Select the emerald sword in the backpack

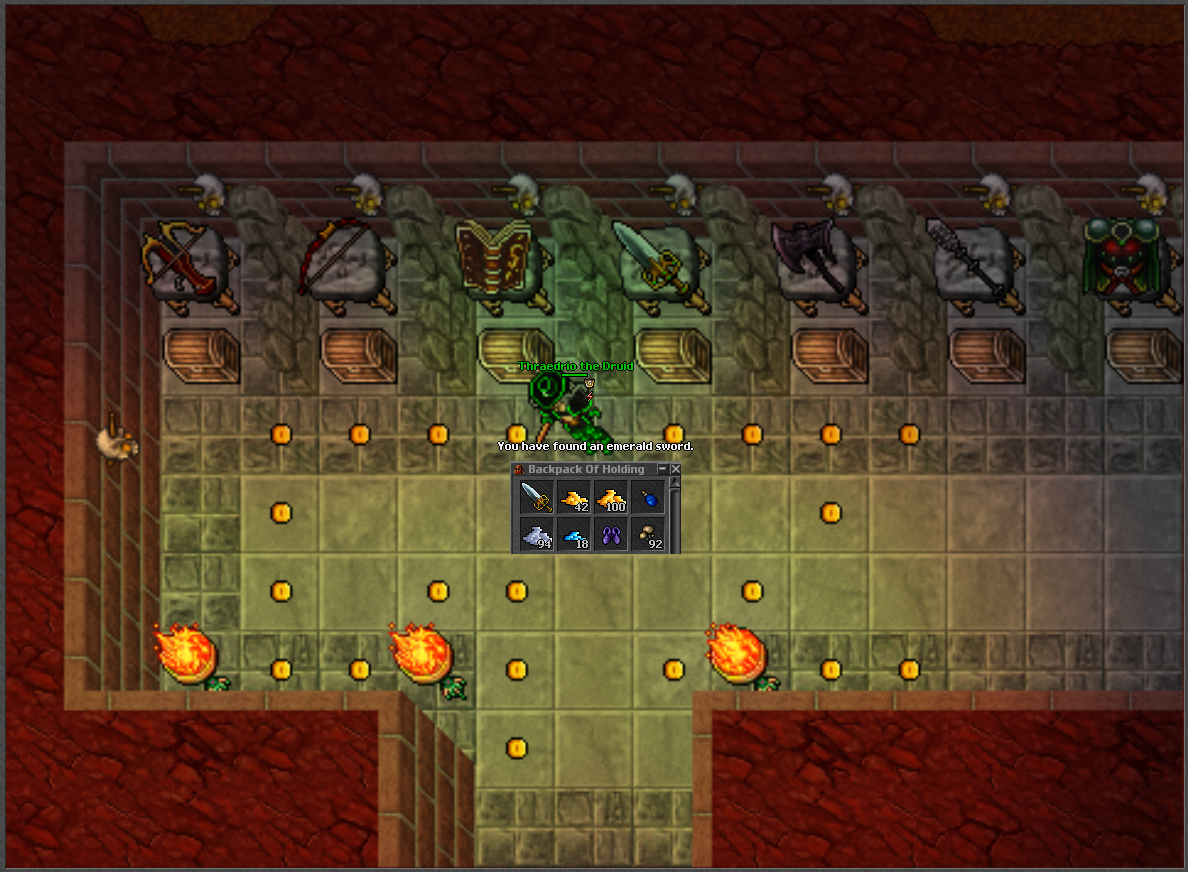click(537, 497)
